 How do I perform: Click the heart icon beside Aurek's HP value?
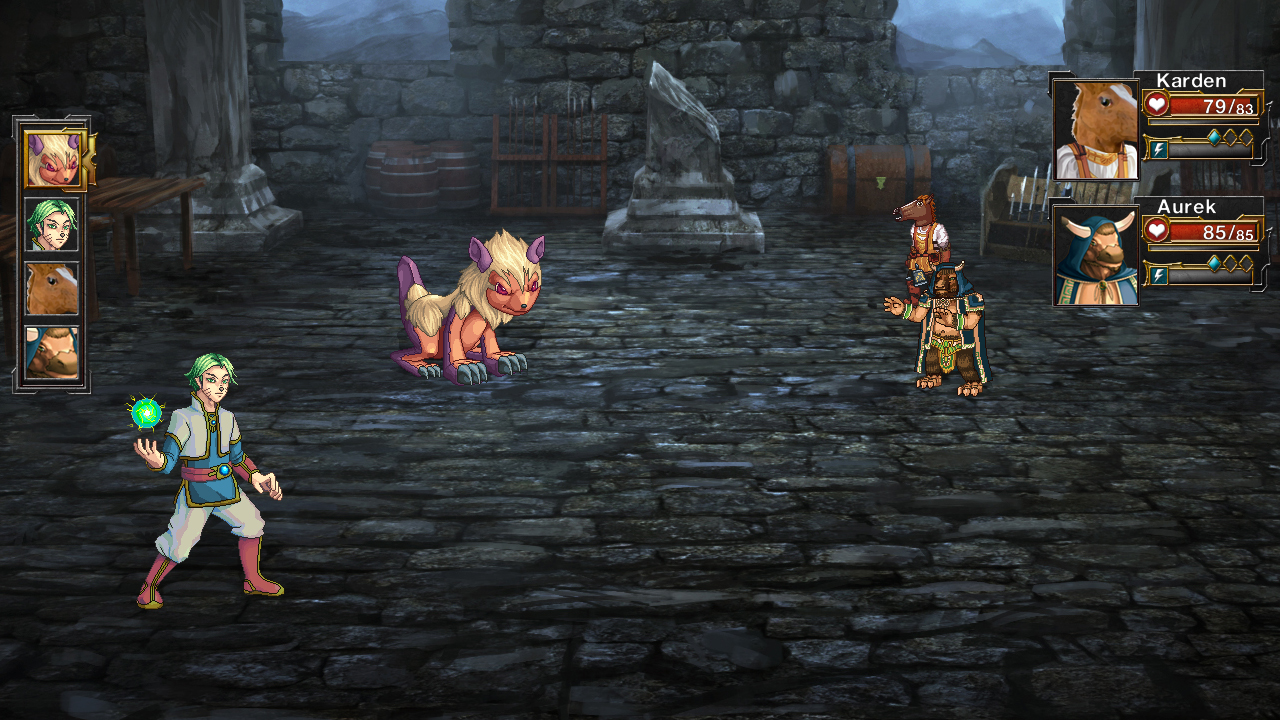[x=1155, y=229]
